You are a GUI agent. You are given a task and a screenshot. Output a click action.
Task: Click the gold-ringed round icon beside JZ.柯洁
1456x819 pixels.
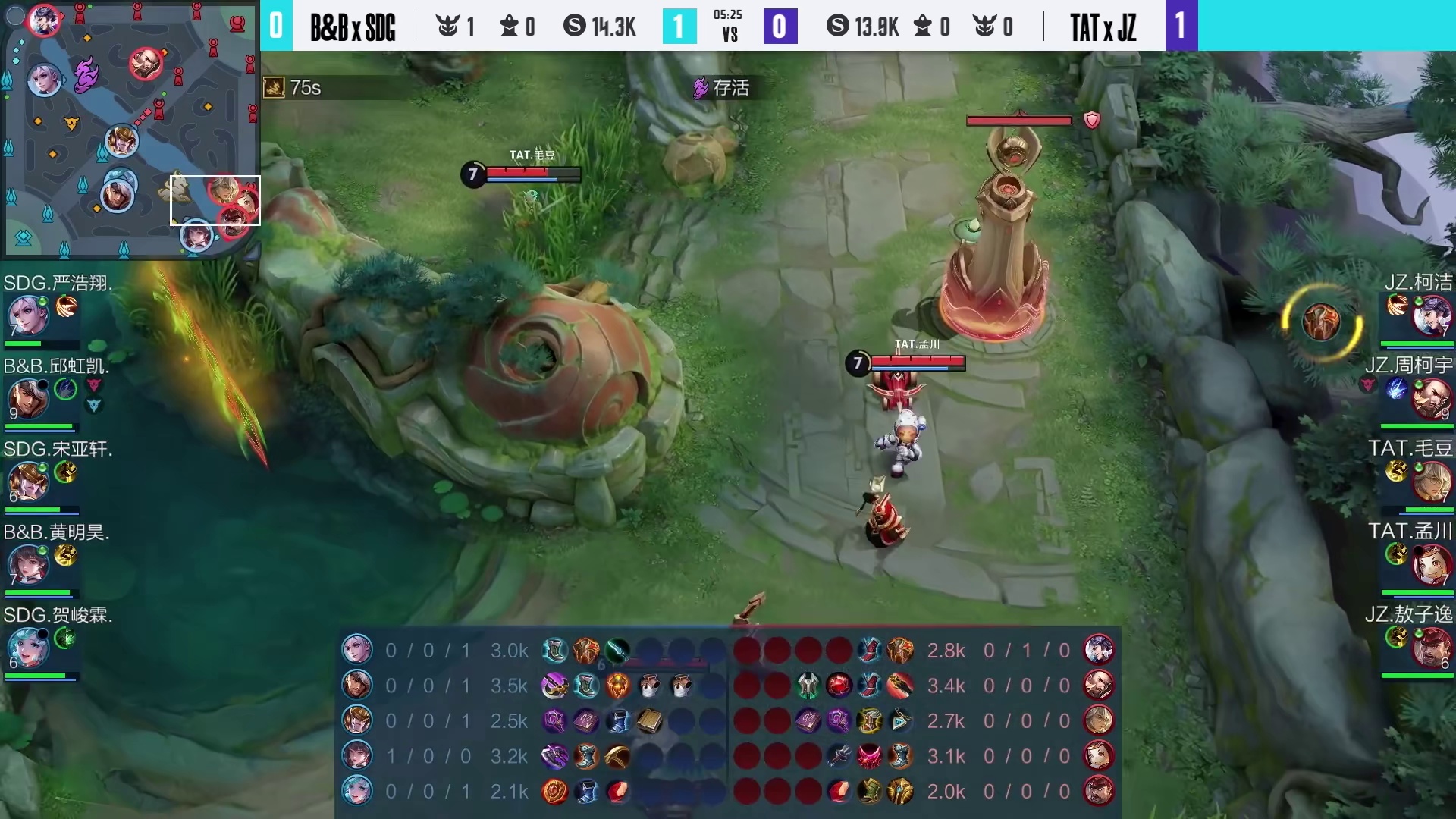click(x=1321, y=322)
